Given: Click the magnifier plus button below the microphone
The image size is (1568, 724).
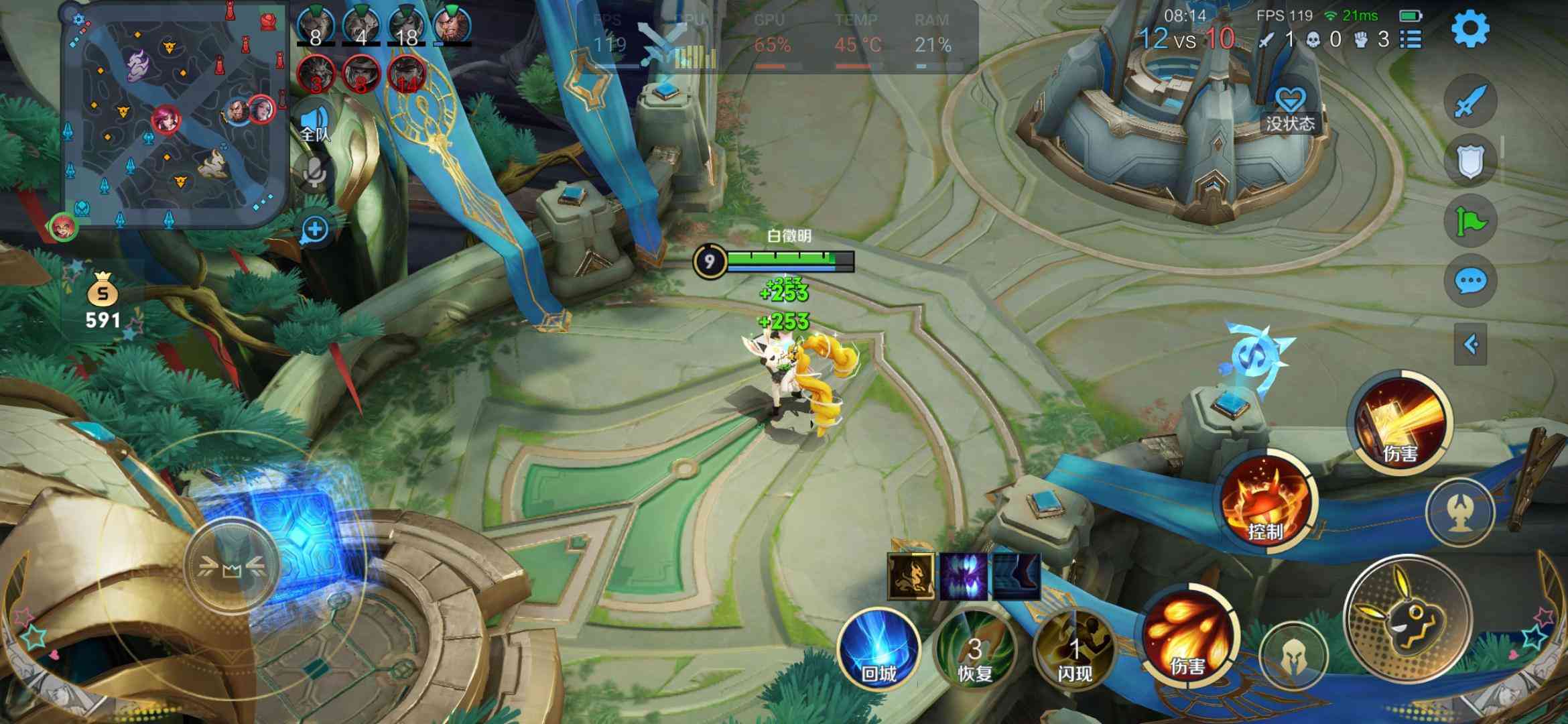Looking at the screenshot, I should click(x=315, y=230).
